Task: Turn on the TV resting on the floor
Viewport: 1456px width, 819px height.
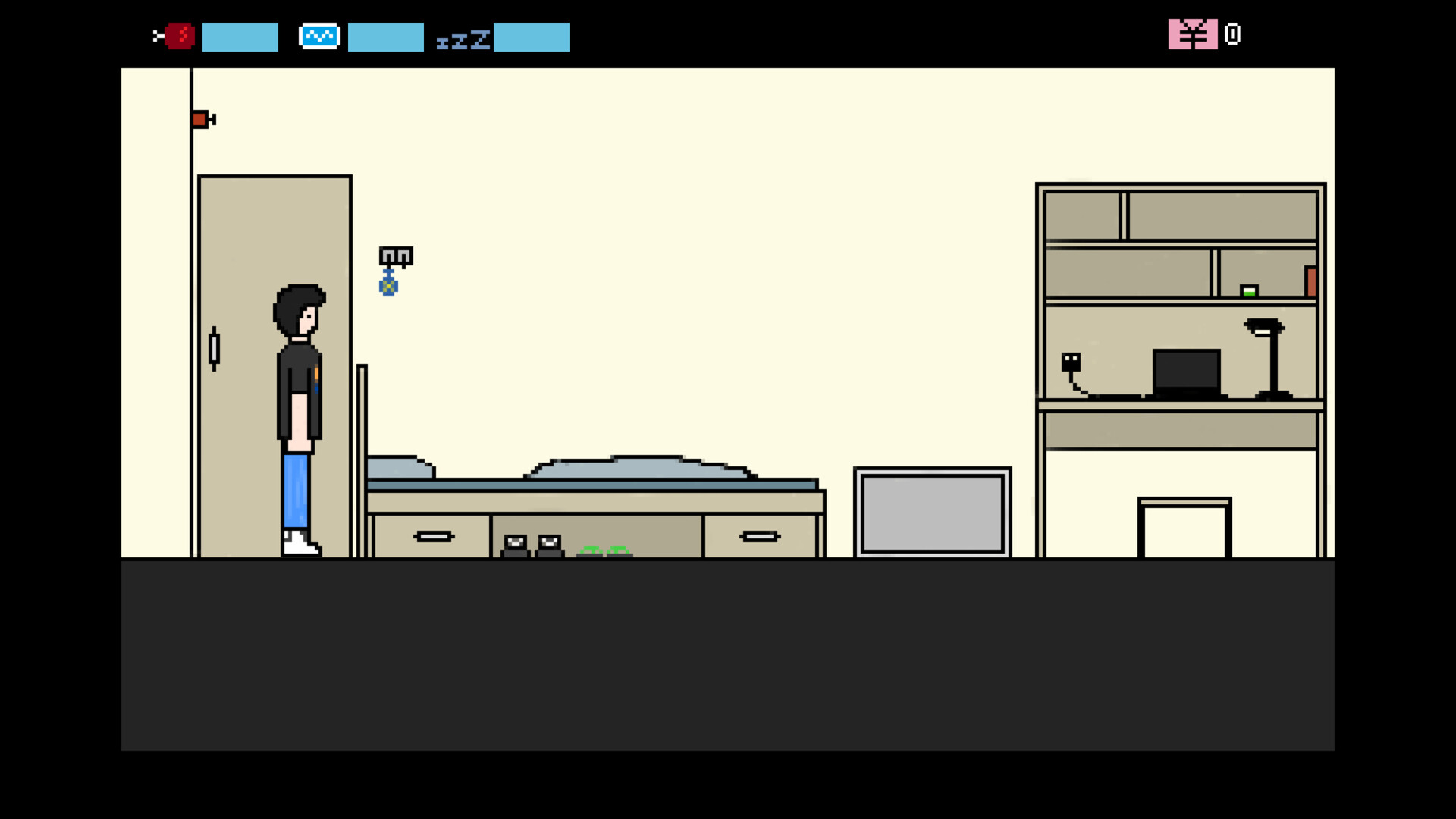Action: 932,513
